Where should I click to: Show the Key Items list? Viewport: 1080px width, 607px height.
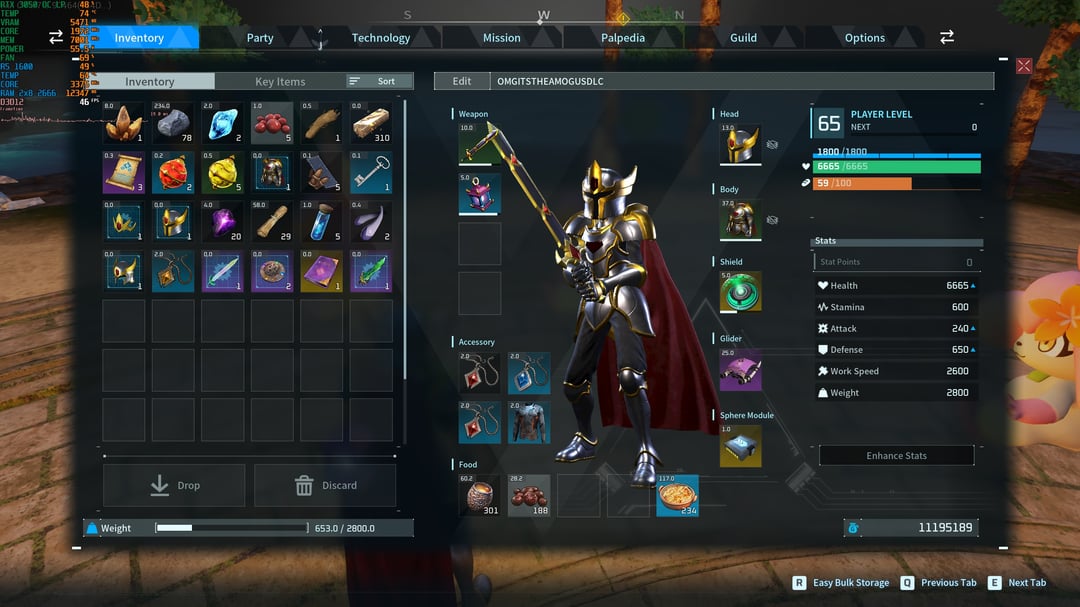pos(280,82)
